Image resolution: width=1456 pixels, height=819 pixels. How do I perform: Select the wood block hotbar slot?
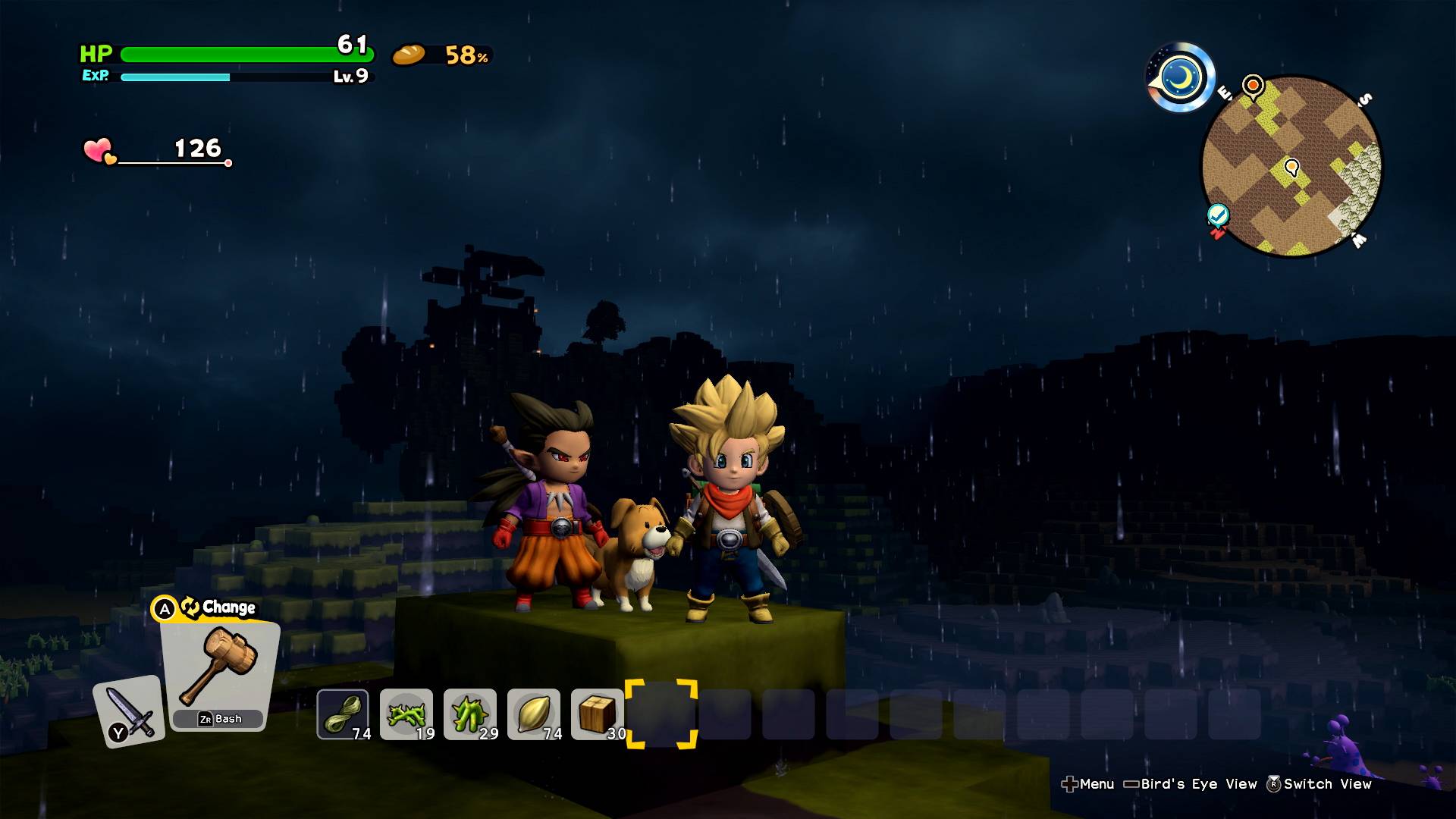tap(598, 714)
